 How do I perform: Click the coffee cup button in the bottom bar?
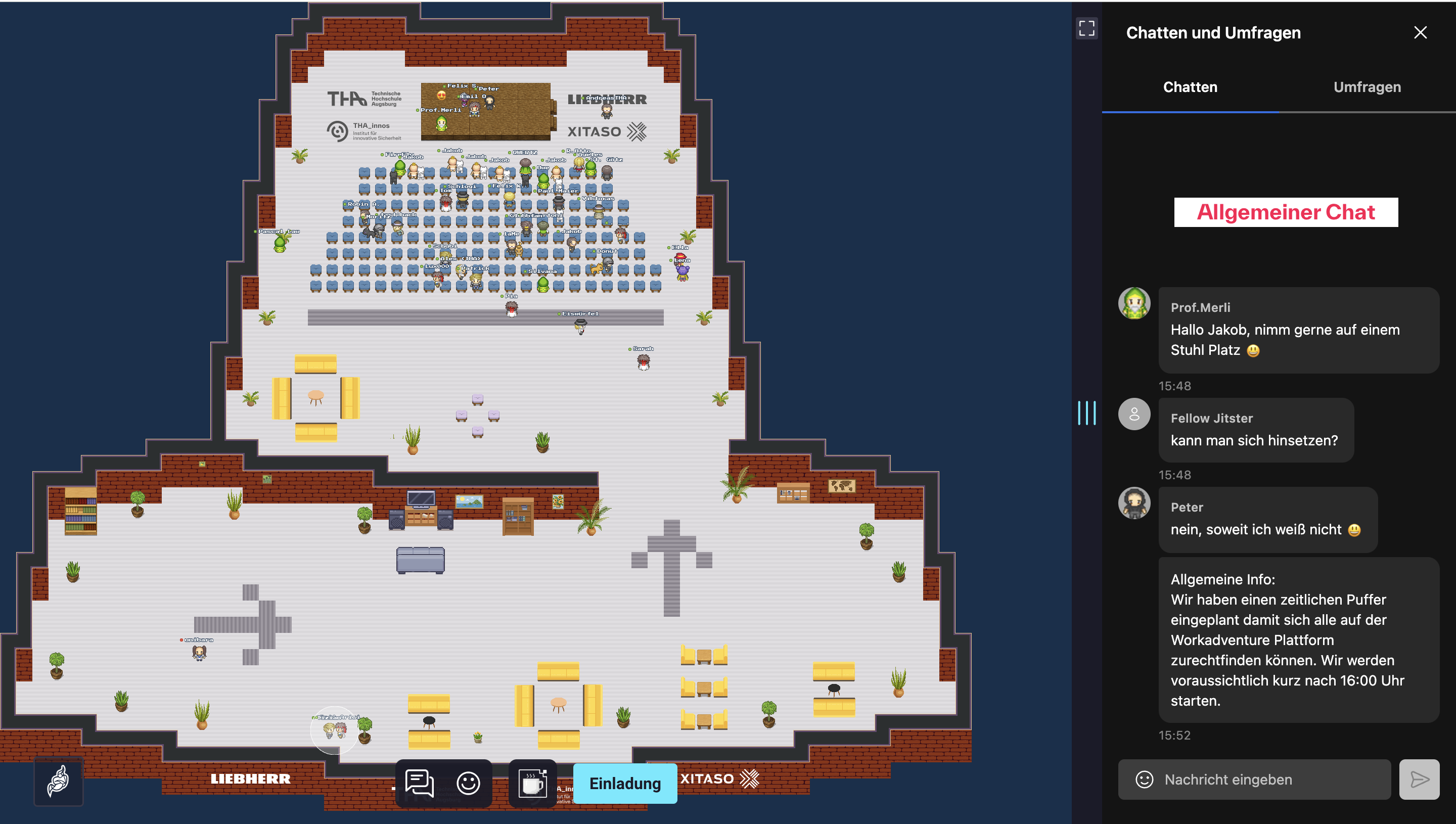click(532, 783)
